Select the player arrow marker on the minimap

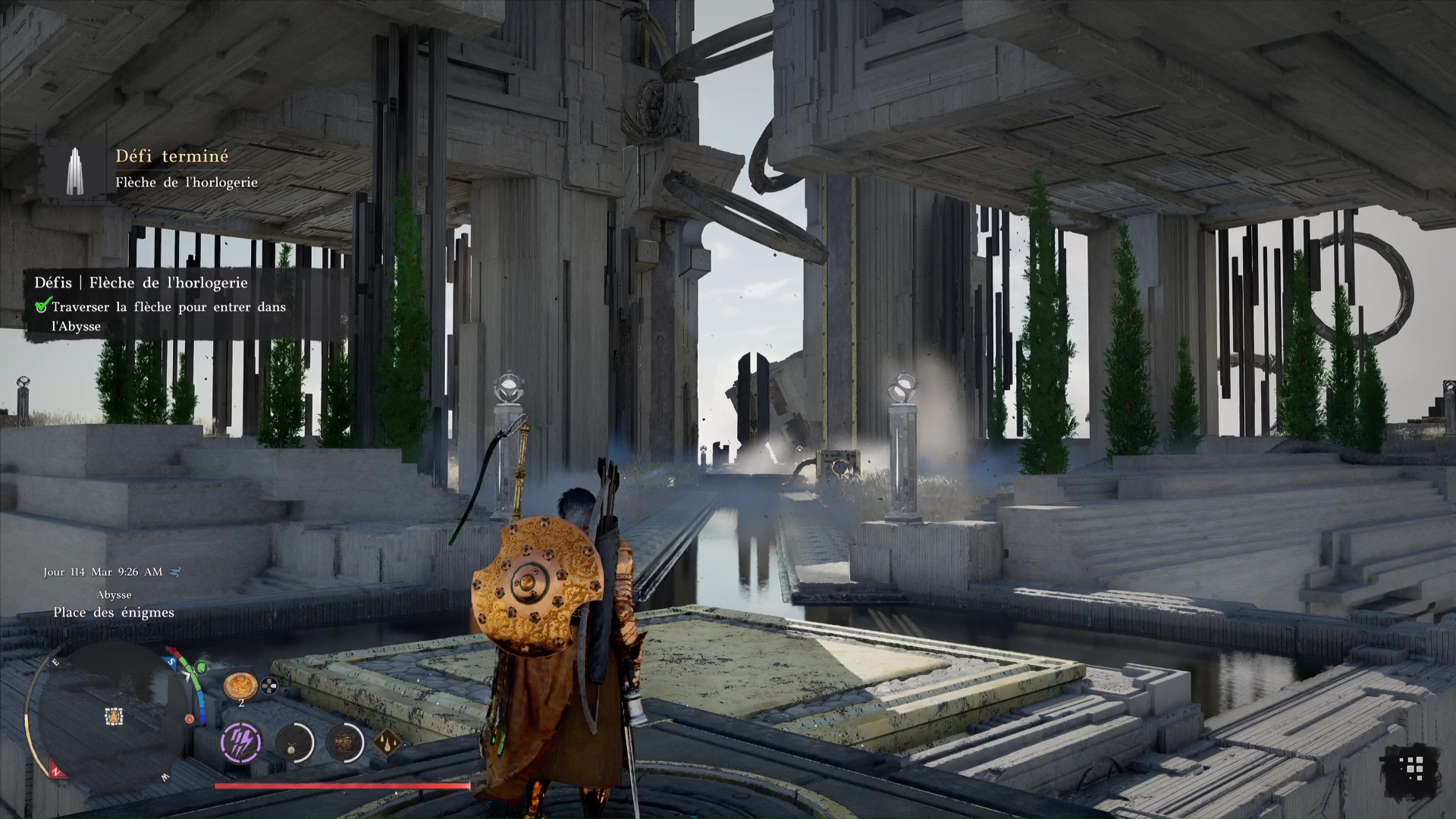tap(115, 715)
